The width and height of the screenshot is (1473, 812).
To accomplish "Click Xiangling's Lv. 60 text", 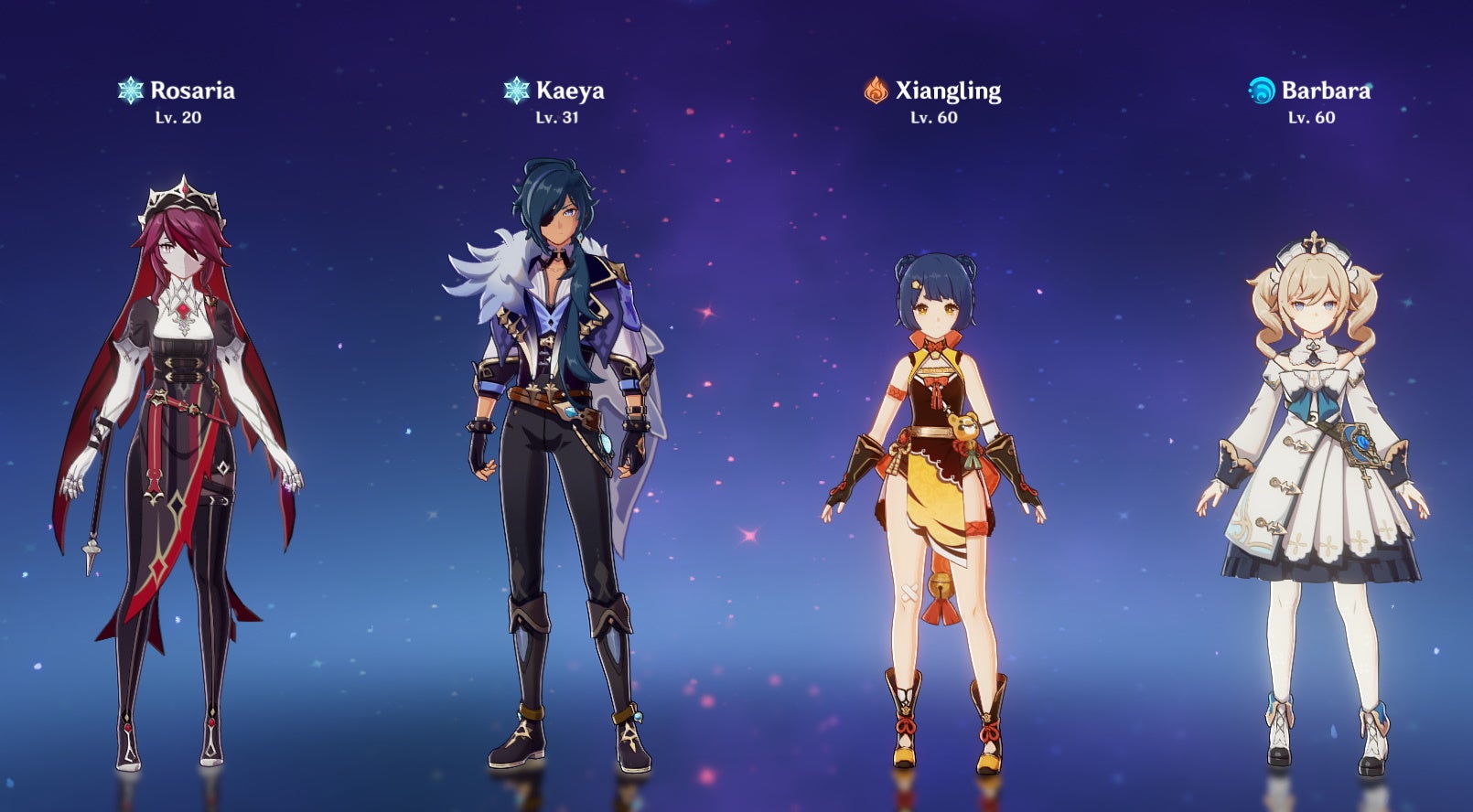I will [x=935, y=118].
